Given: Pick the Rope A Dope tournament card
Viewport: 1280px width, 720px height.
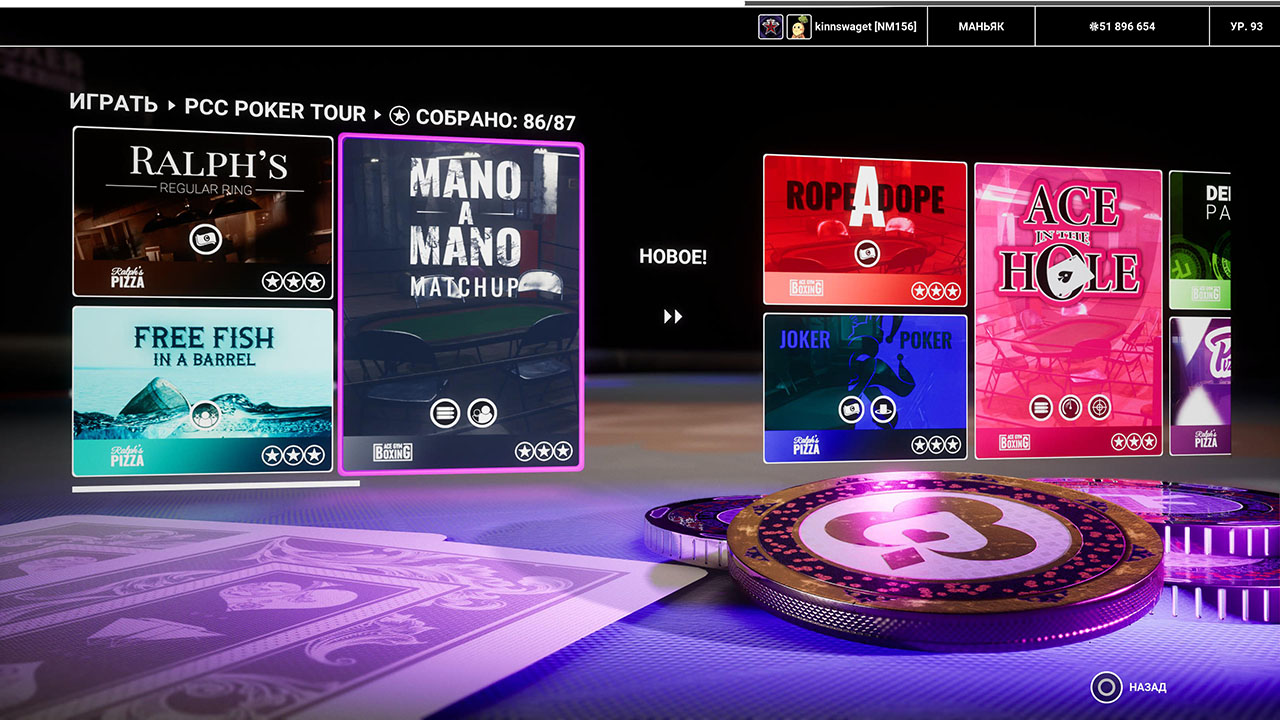Looking at the screenshot, I should (x=864, y=230).
